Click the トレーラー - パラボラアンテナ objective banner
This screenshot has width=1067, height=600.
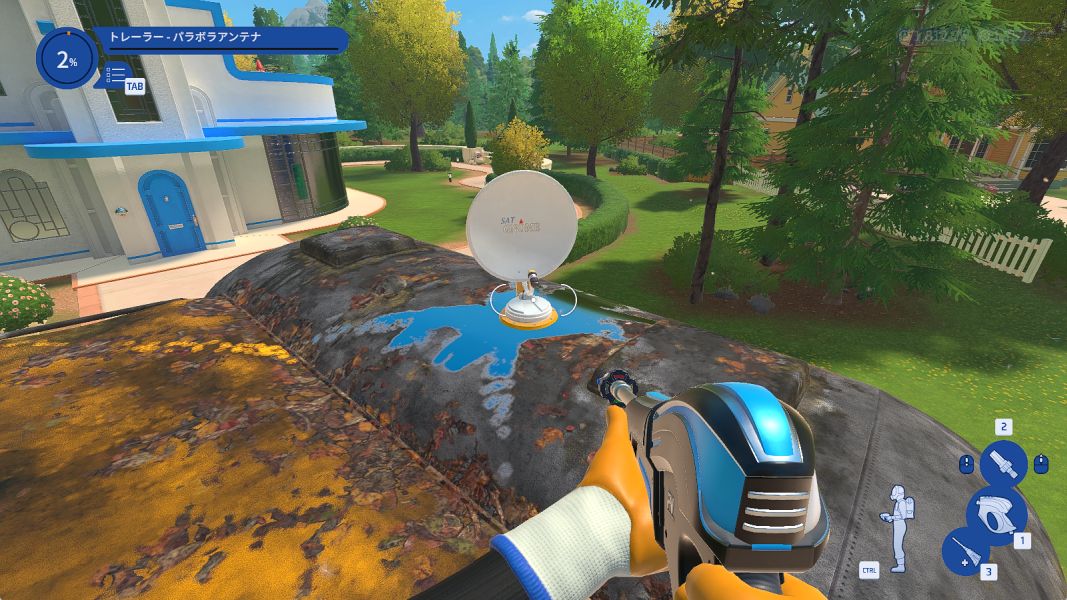(x=220, y=40)
